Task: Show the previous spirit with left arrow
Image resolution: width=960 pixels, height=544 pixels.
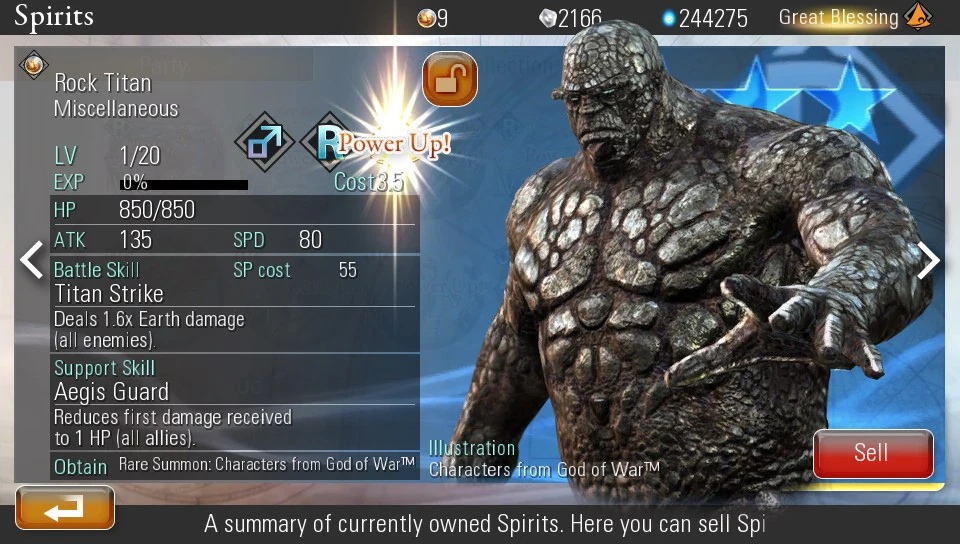Action: coord(32,260)
